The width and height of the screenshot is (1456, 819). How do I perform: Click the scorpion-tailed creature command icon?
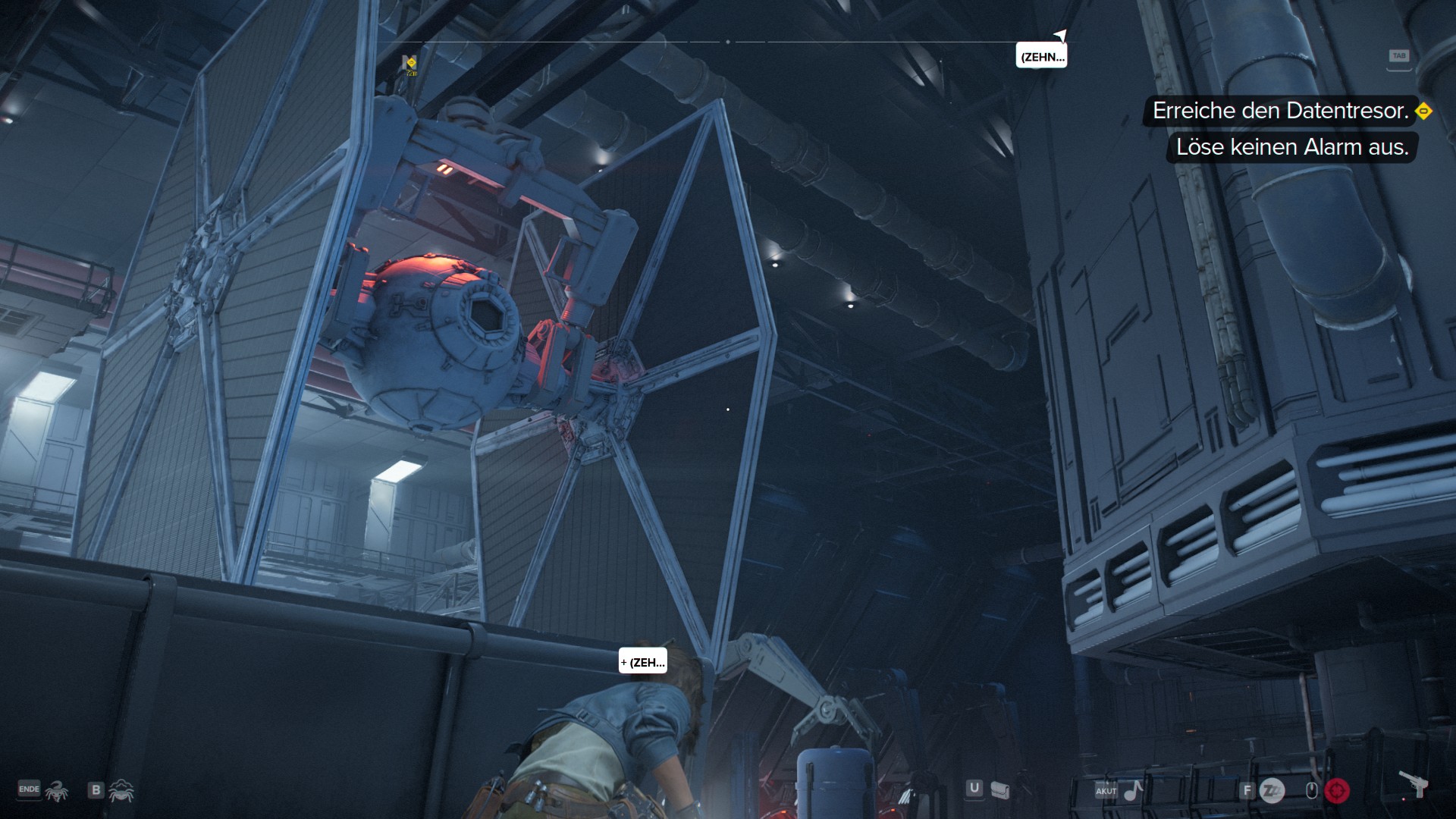pyautogui.click(x=57, y=791)
